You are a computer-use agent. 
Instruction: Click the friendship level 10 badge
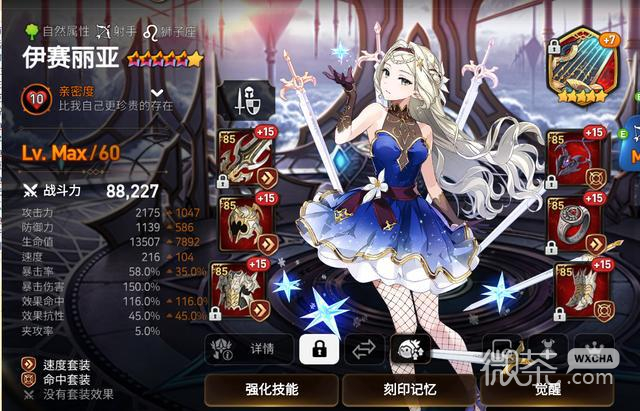(35, 98)
